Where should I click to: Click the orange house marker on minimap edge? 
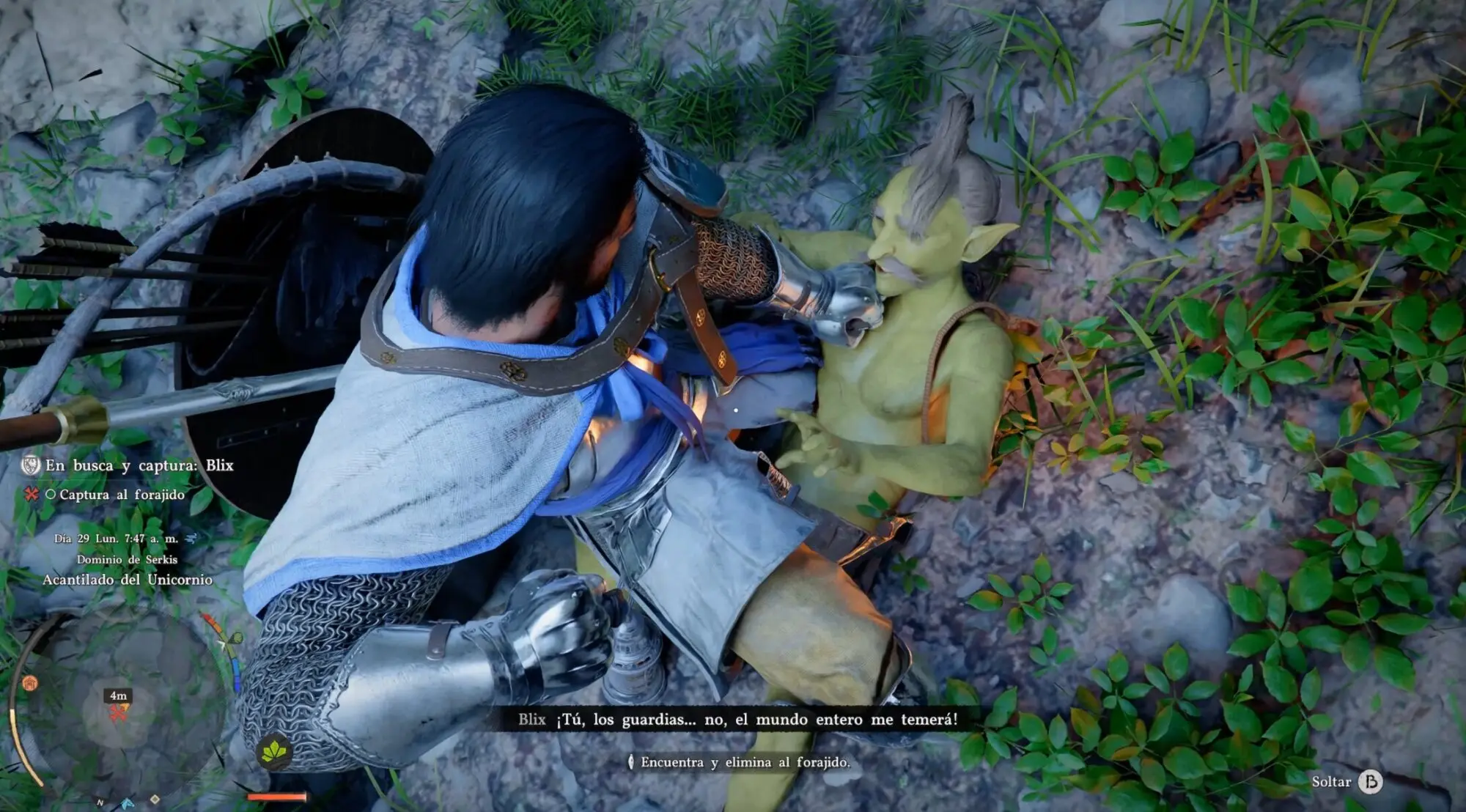(29, 684)
